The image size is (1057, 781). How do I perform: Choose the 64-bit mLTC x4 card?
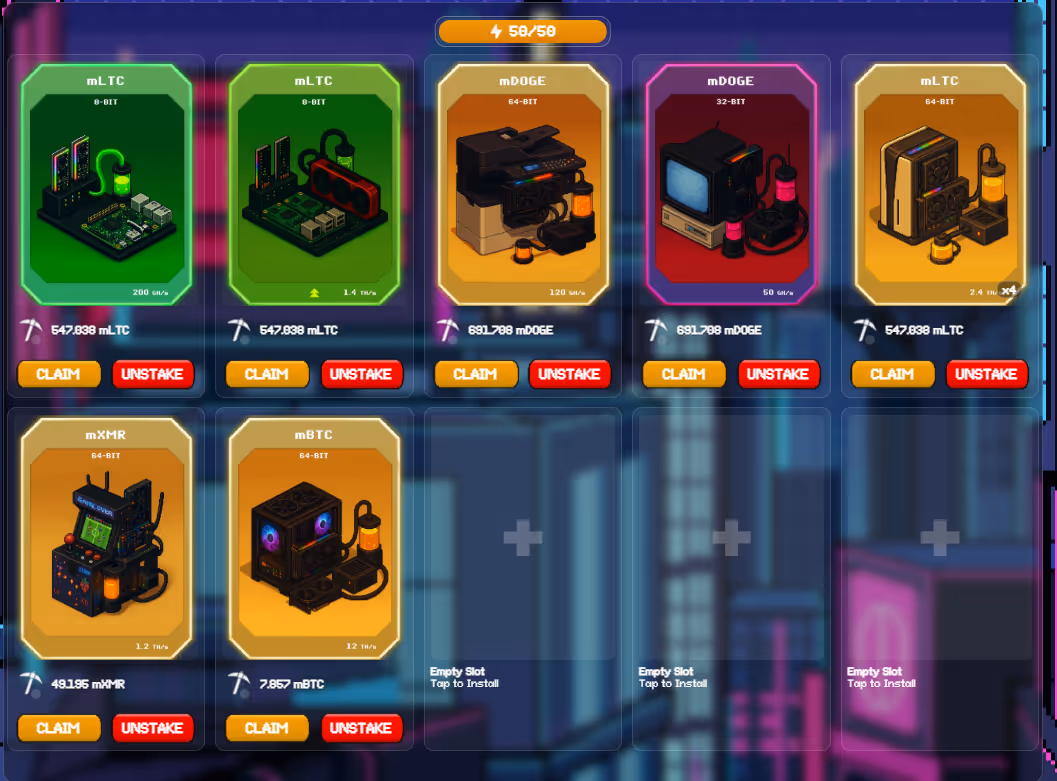click(x=940, y=185)
